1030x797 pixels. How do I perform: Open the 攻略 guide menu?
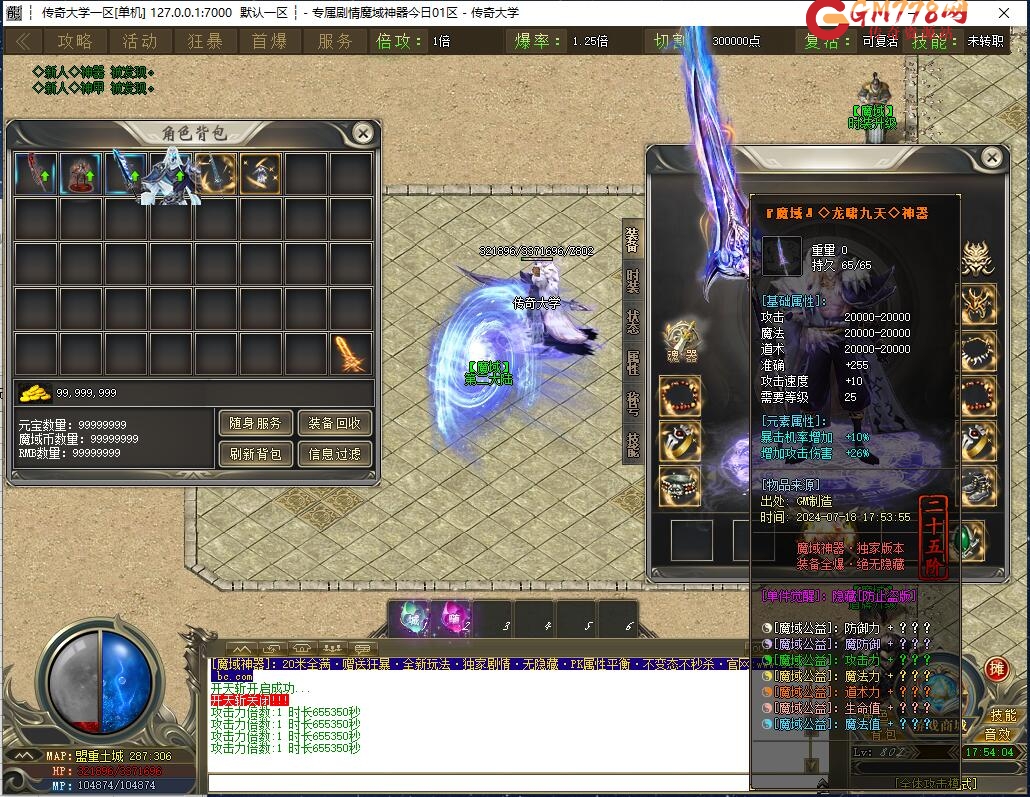click(75, 41)
